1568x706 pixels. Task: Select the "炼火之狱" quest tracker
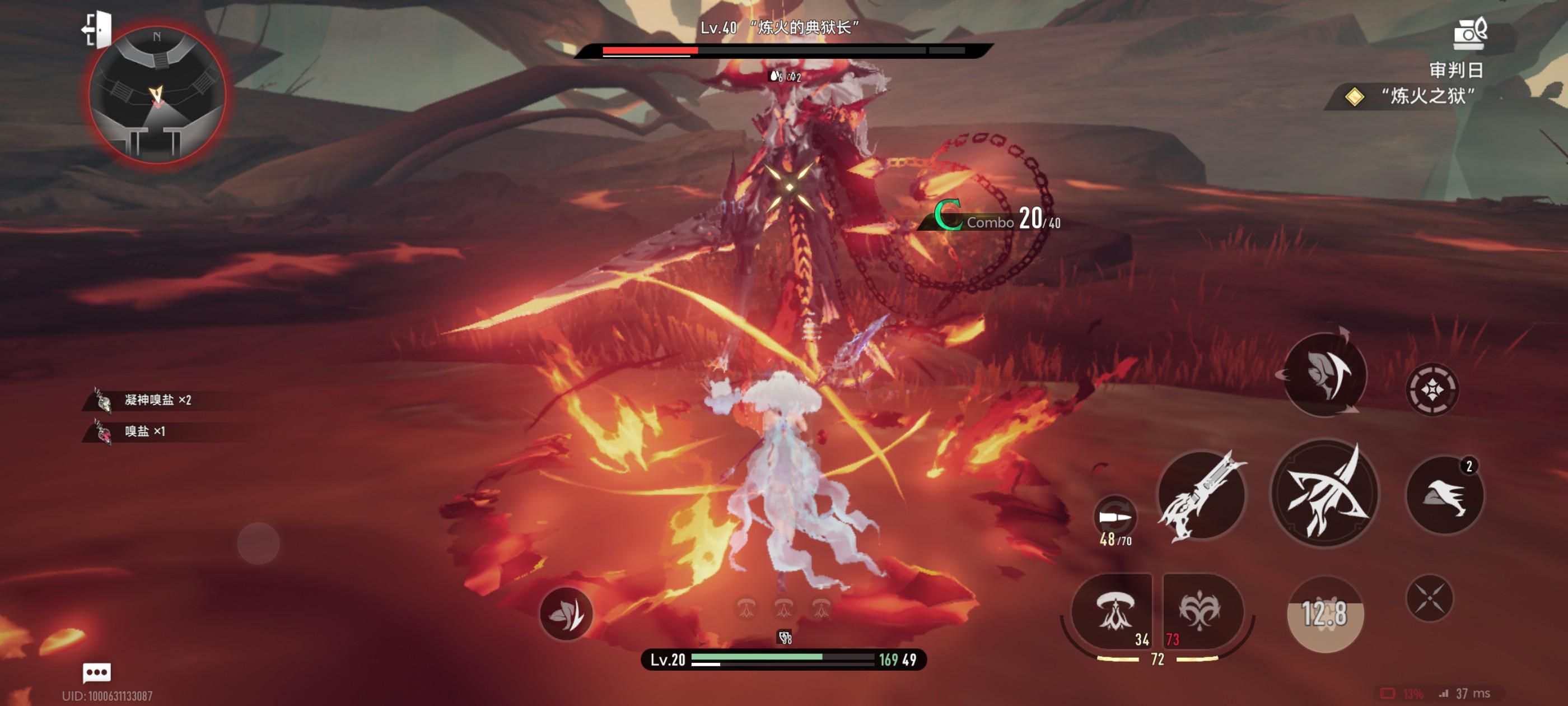(1418, 96)
